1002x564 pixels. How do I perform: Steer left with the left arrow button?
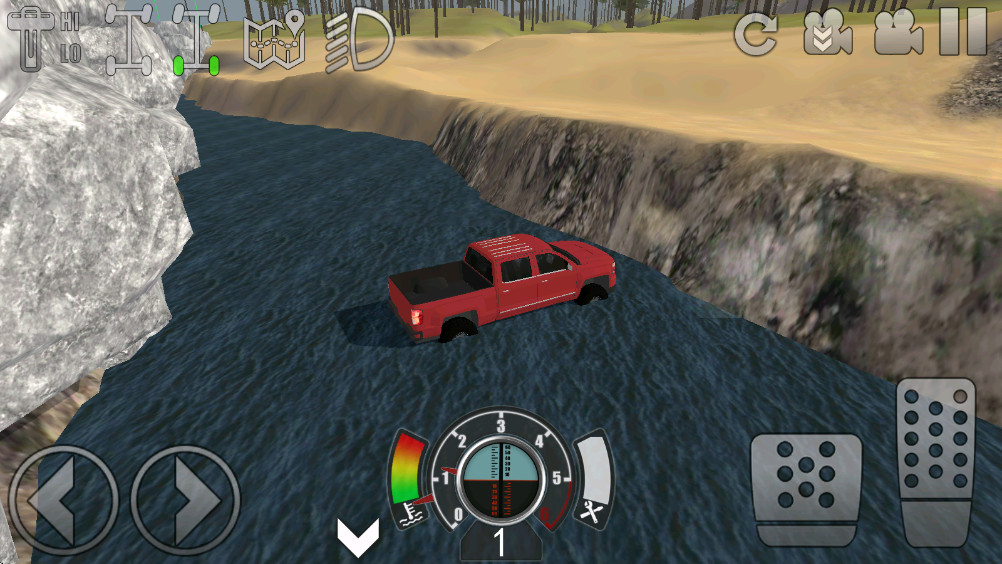[63, 498]
